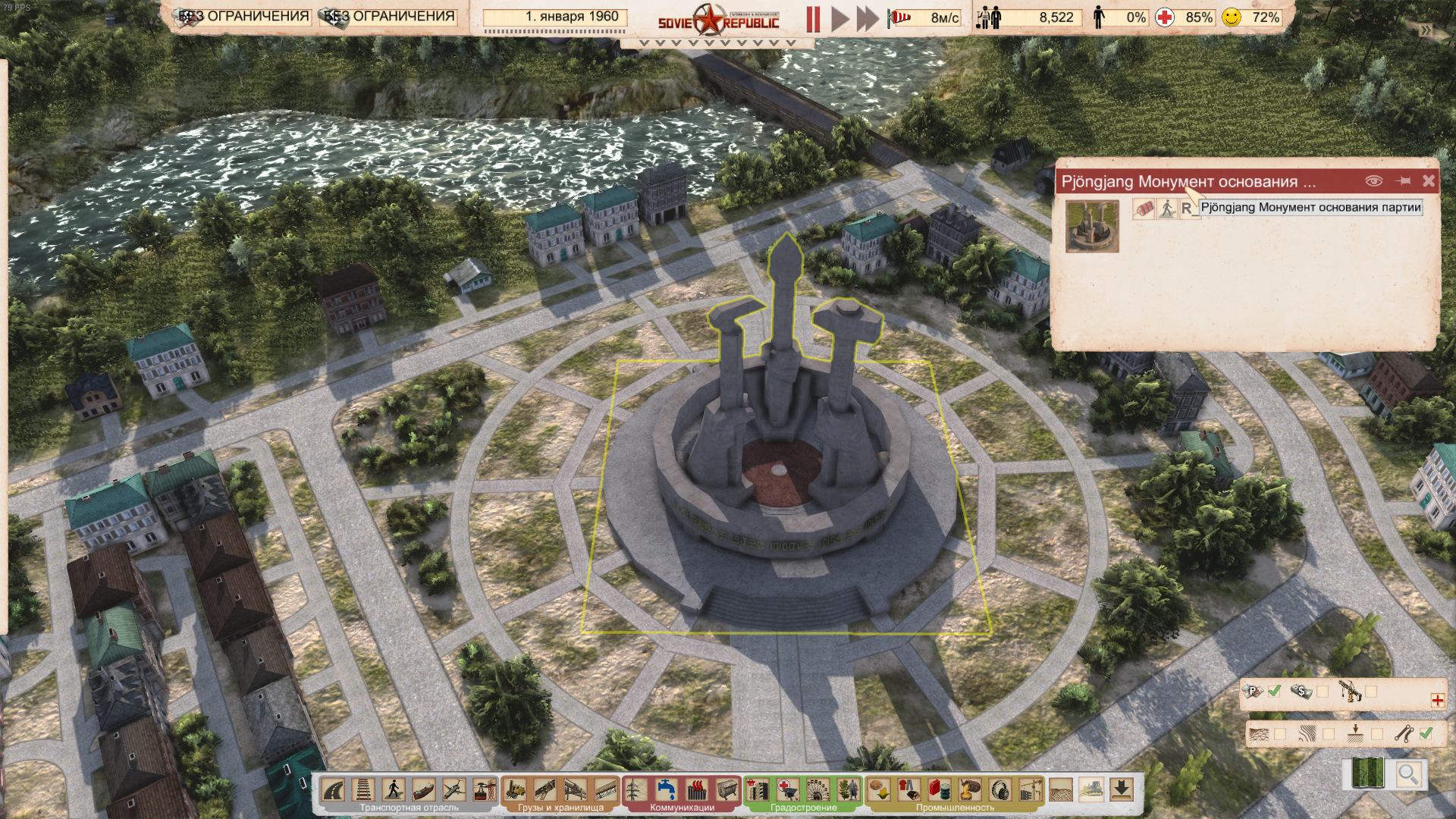Close the Pjöngjang monument info window
Image resolution: width=1456 pixels, height=819 pixels.
(1428, 181)
